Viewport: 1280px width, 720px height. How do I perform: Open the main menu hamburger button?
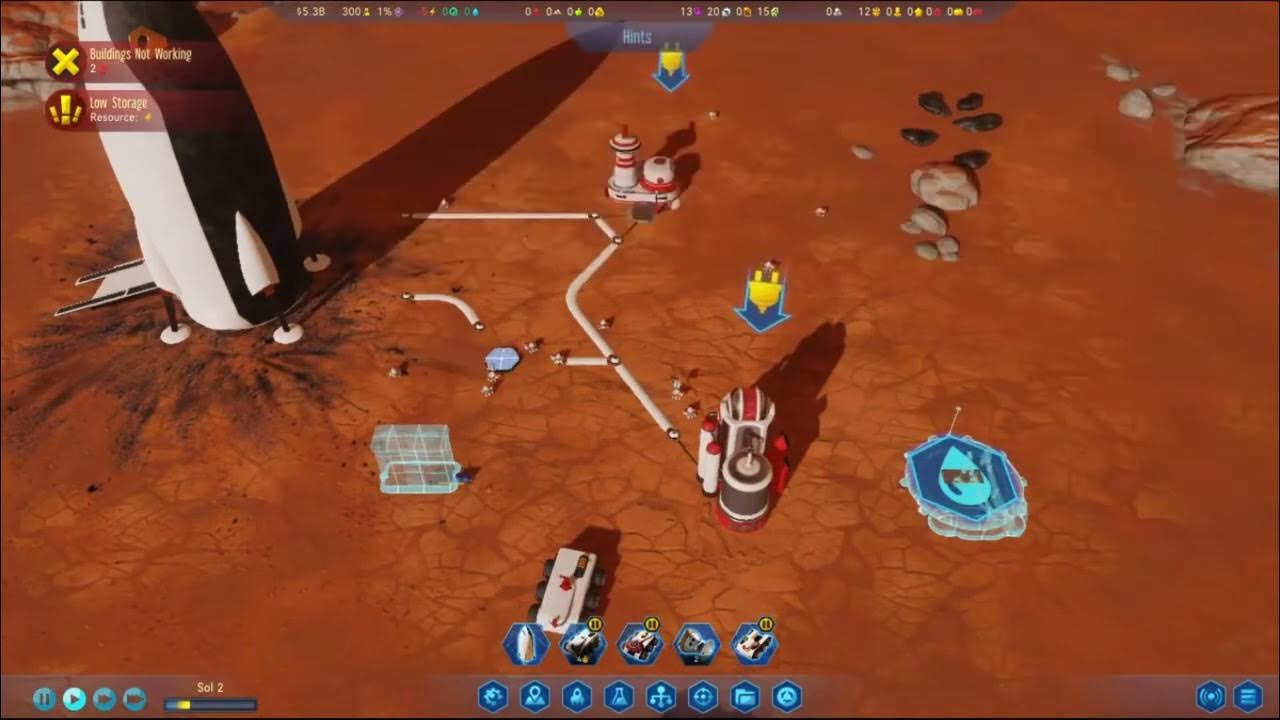click(1247, 696)
